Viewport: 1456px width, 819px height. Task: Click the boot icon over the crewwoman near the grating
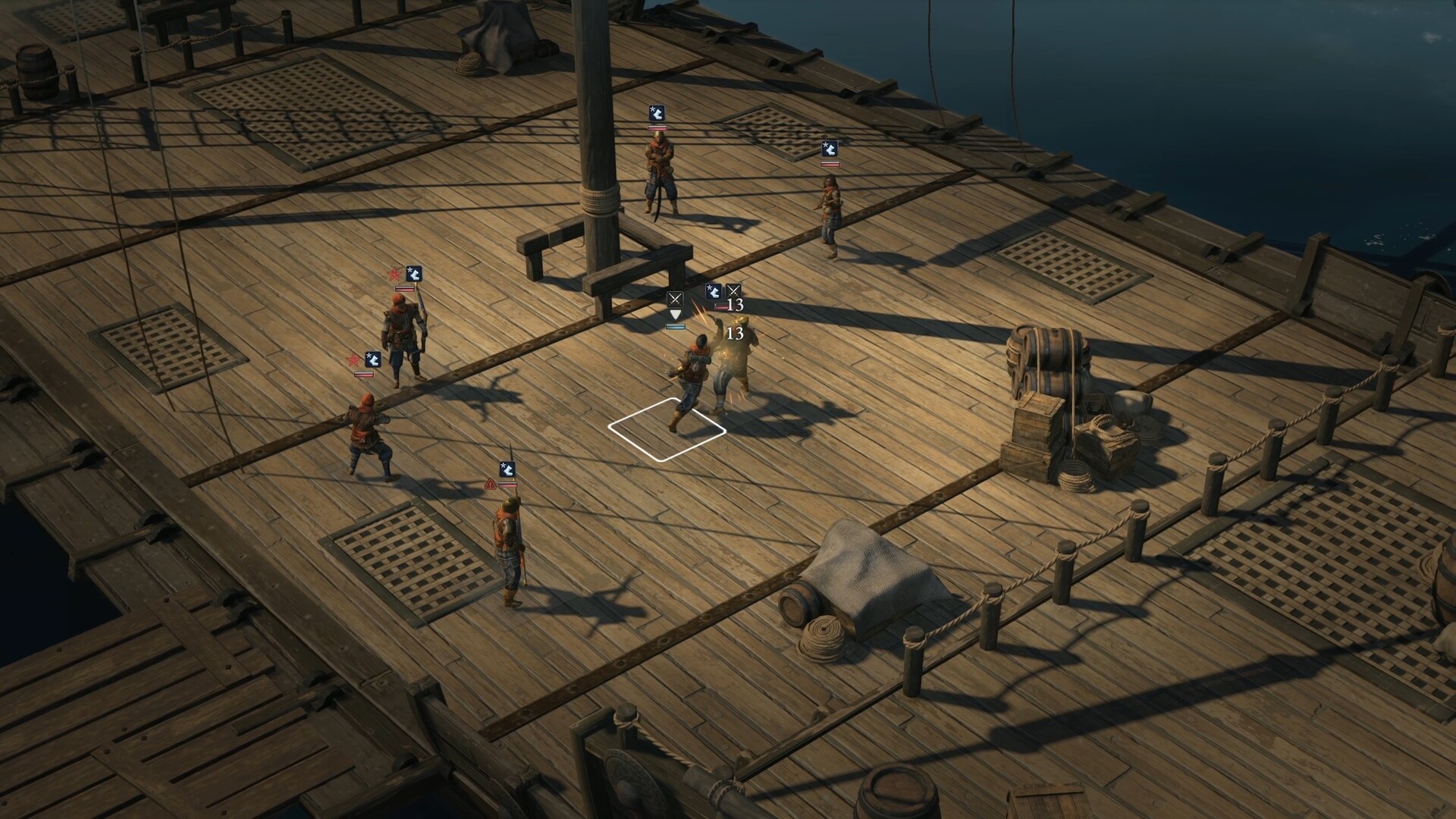coord(830,149)
